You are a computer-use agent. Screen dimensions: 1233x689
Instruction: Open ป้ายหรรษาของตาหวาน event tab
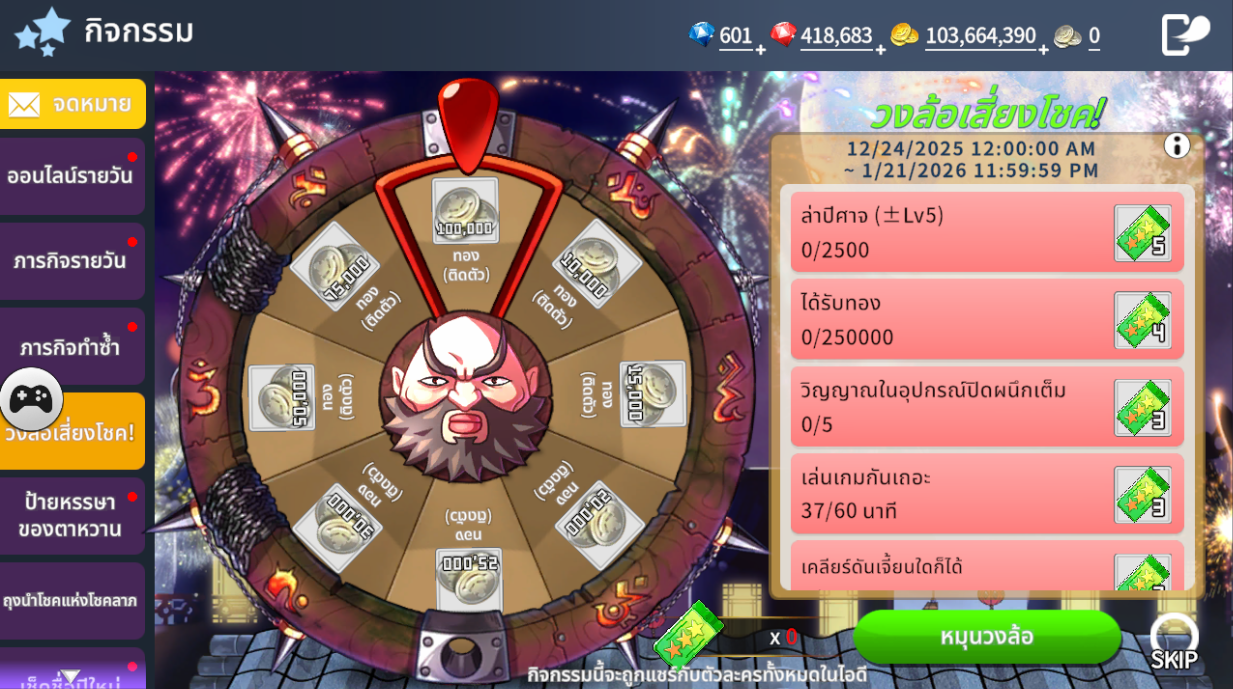72,516
